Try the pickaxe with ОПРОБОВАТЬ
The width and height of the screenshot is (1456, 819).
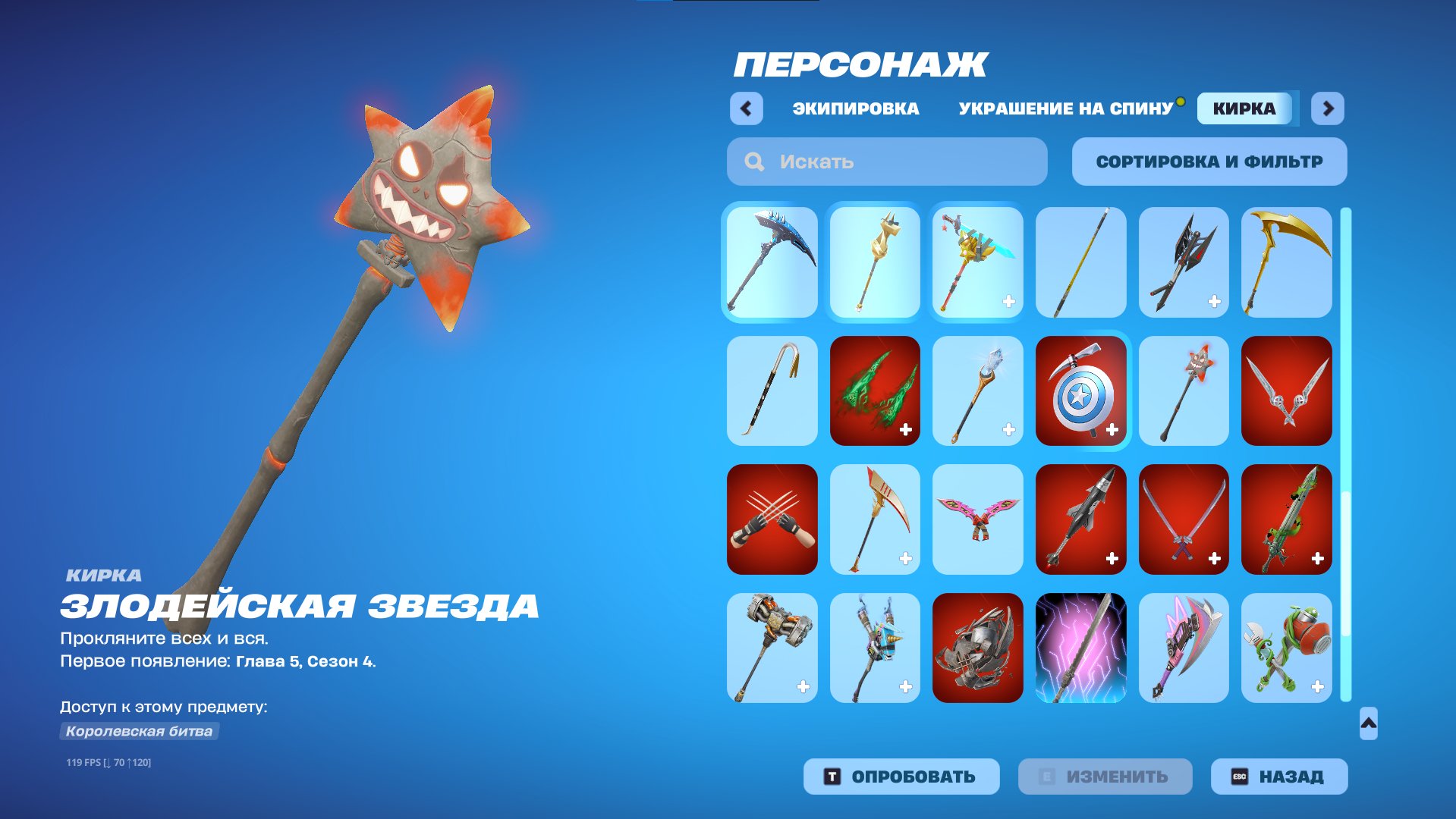click(901, 777)
